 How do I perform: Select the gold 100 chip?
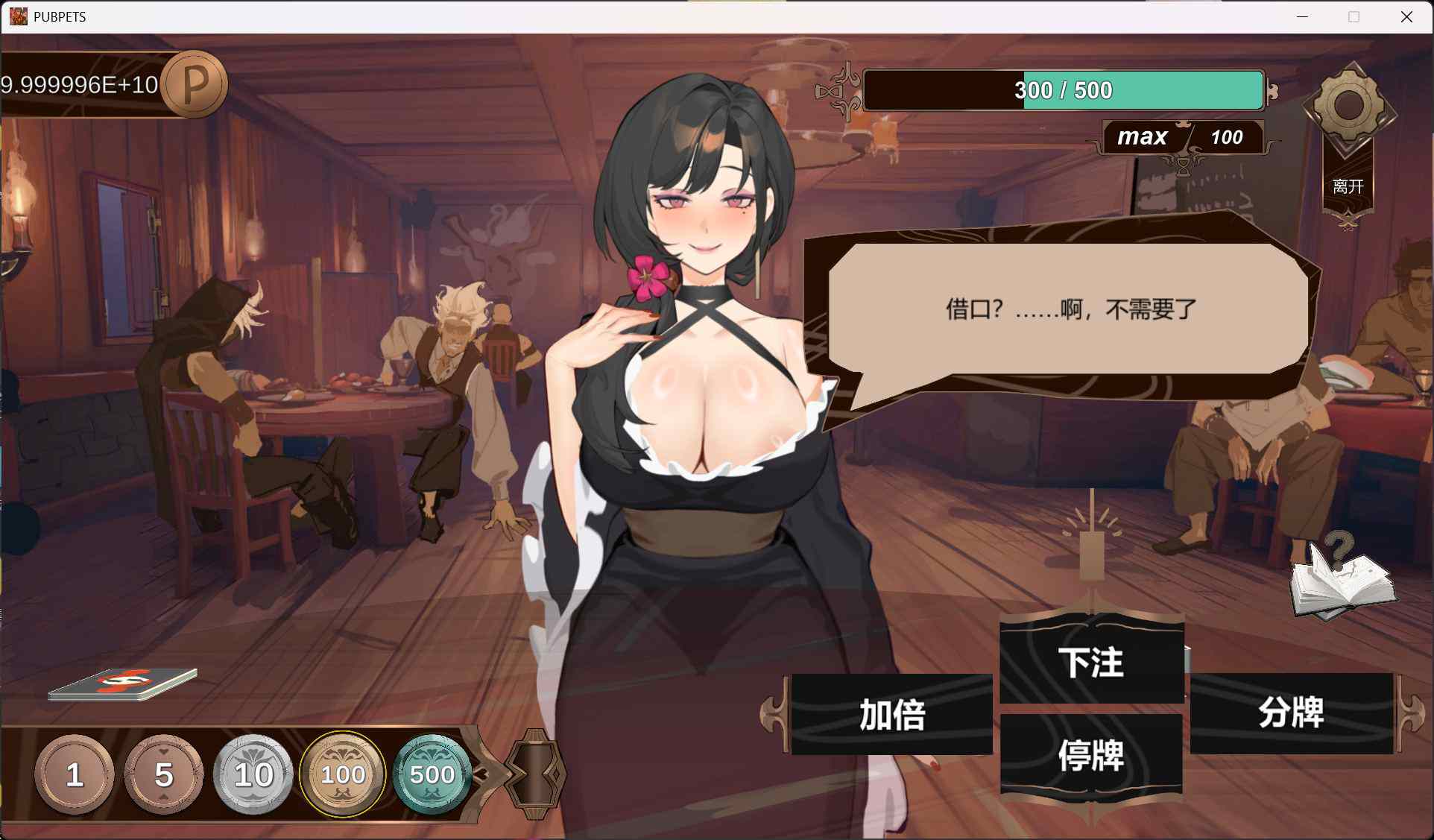click(x=343, y=775)
